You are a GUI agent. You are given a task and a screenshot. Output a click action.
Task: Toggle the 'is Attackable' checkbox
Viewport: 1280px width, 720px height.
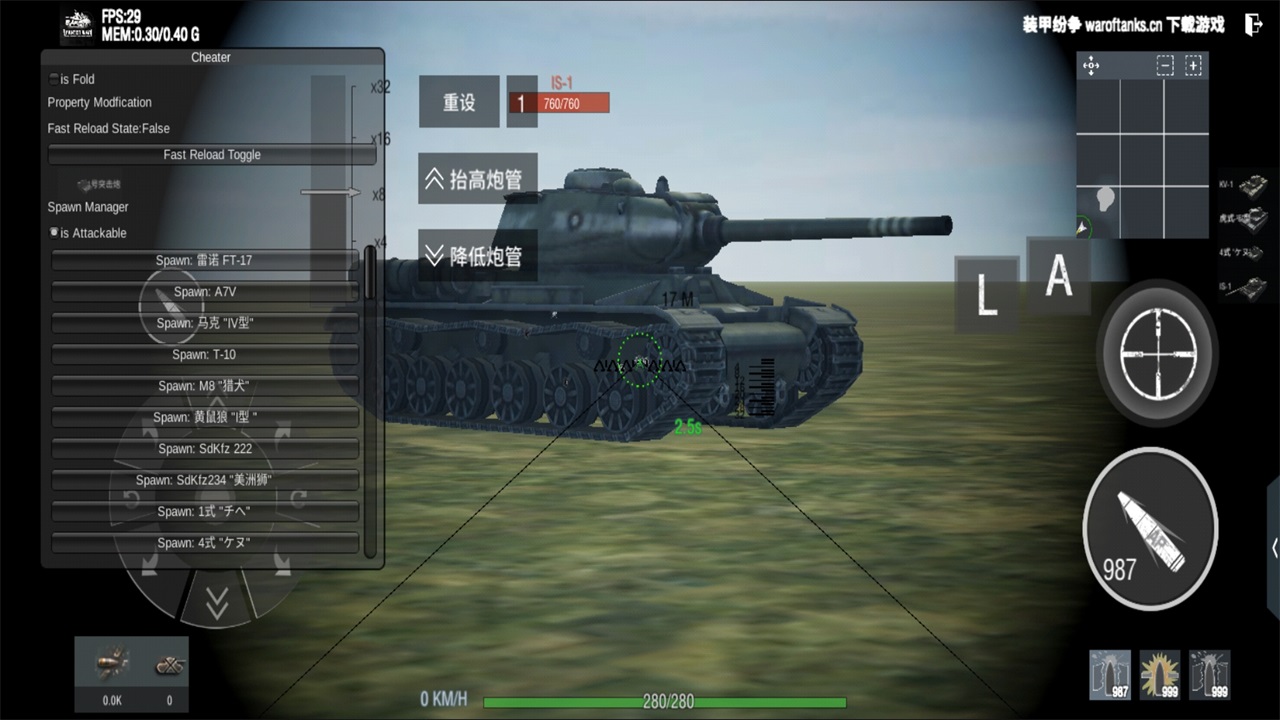53,232
